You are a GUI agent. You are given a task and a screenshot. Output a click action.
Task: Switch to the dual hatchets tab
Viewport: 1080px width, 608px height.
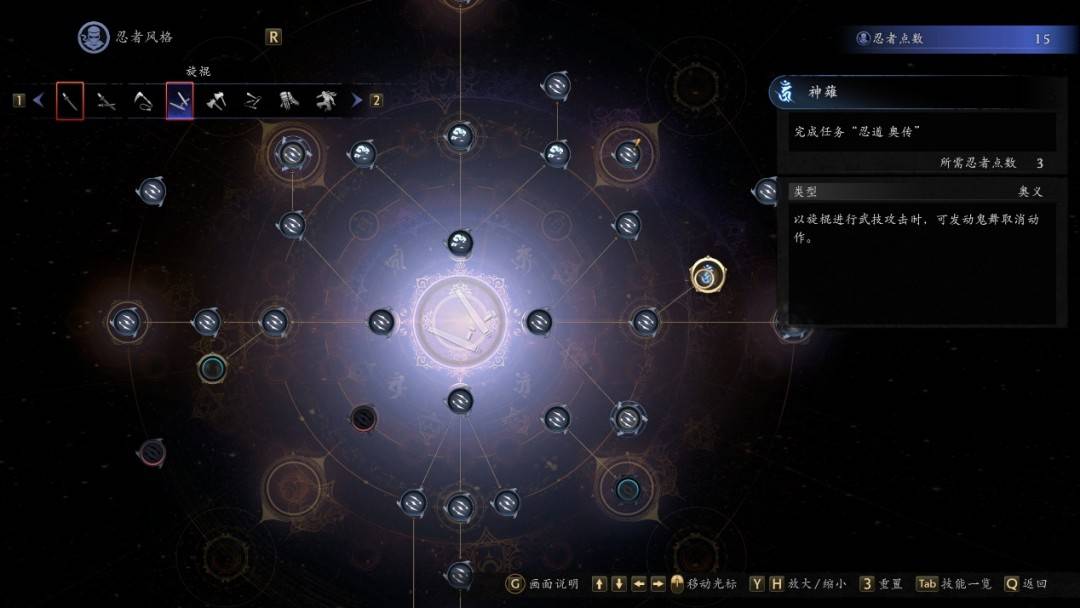coord(216,101)
